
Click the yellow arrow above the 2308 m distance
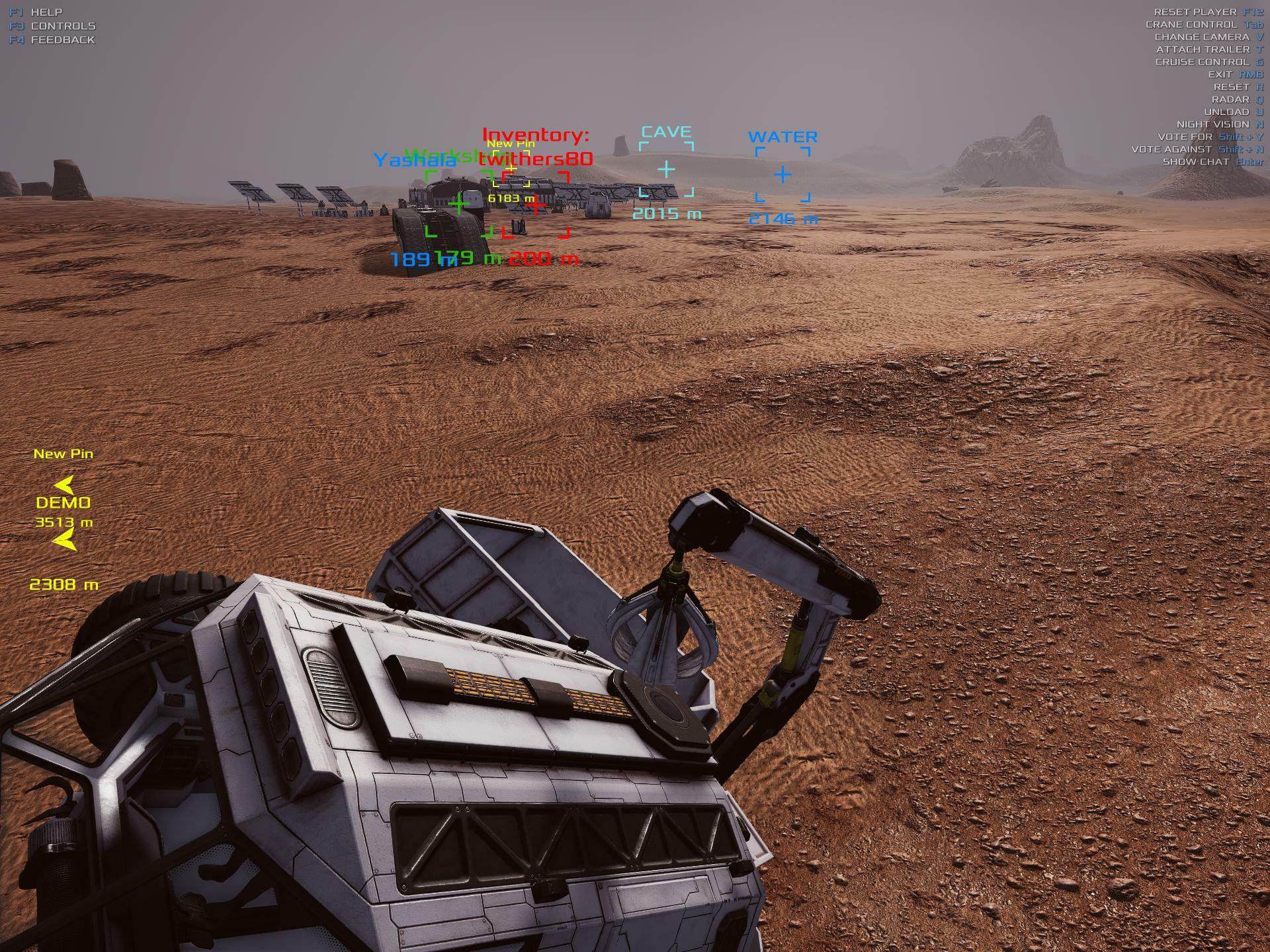pos(64,542)
